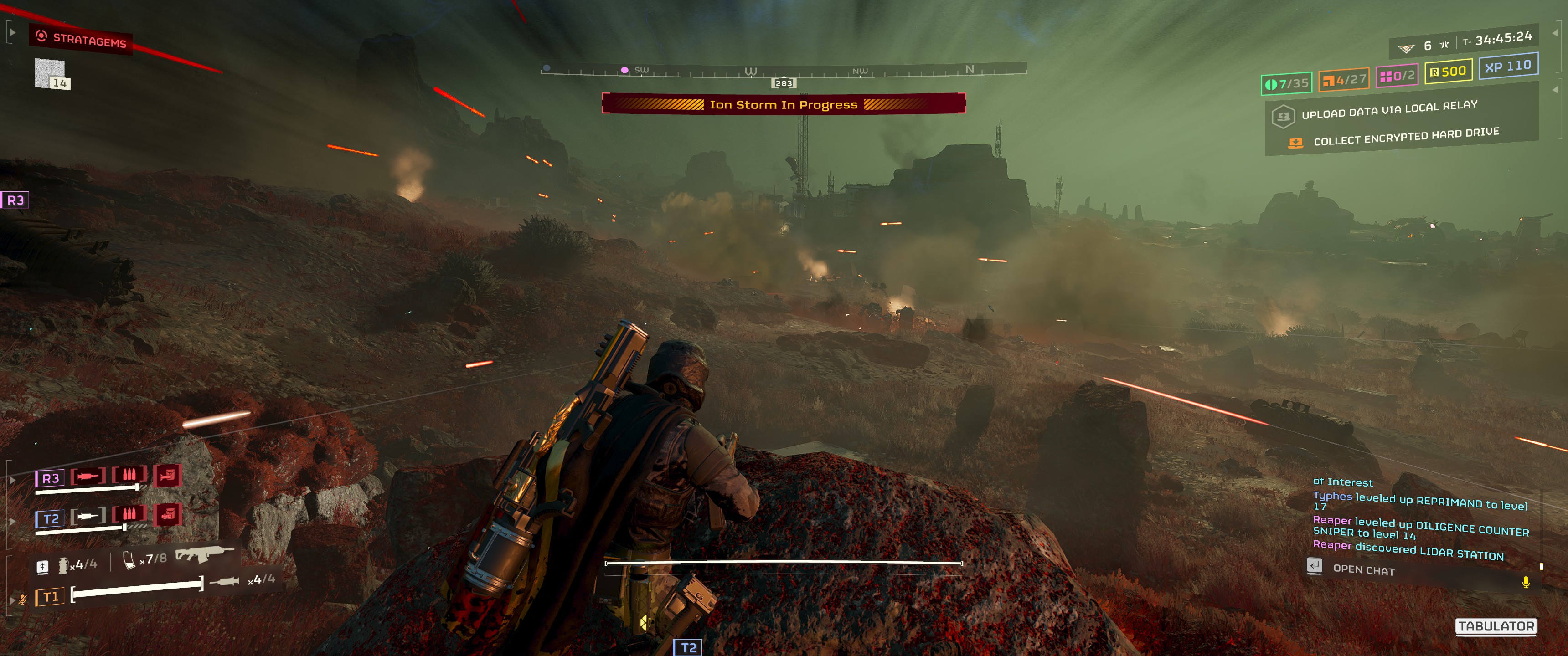Select the Upload Data Via Local Relay objective
This screenshot has width=1568, height=656.
[1389, 109]
